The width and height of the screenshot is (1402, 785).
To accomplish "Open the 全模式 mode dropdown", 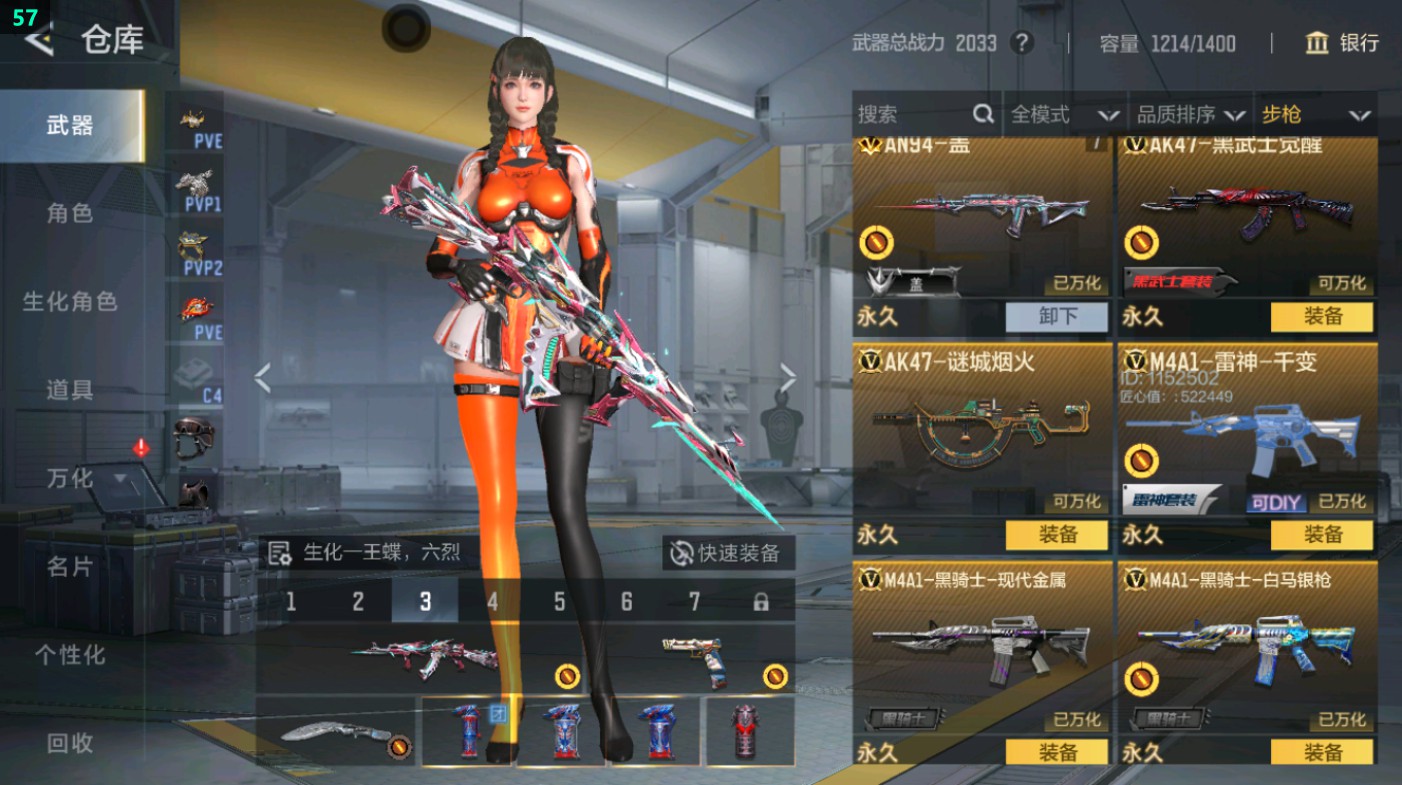I will pyautogui.click(x=1064, y=114).
